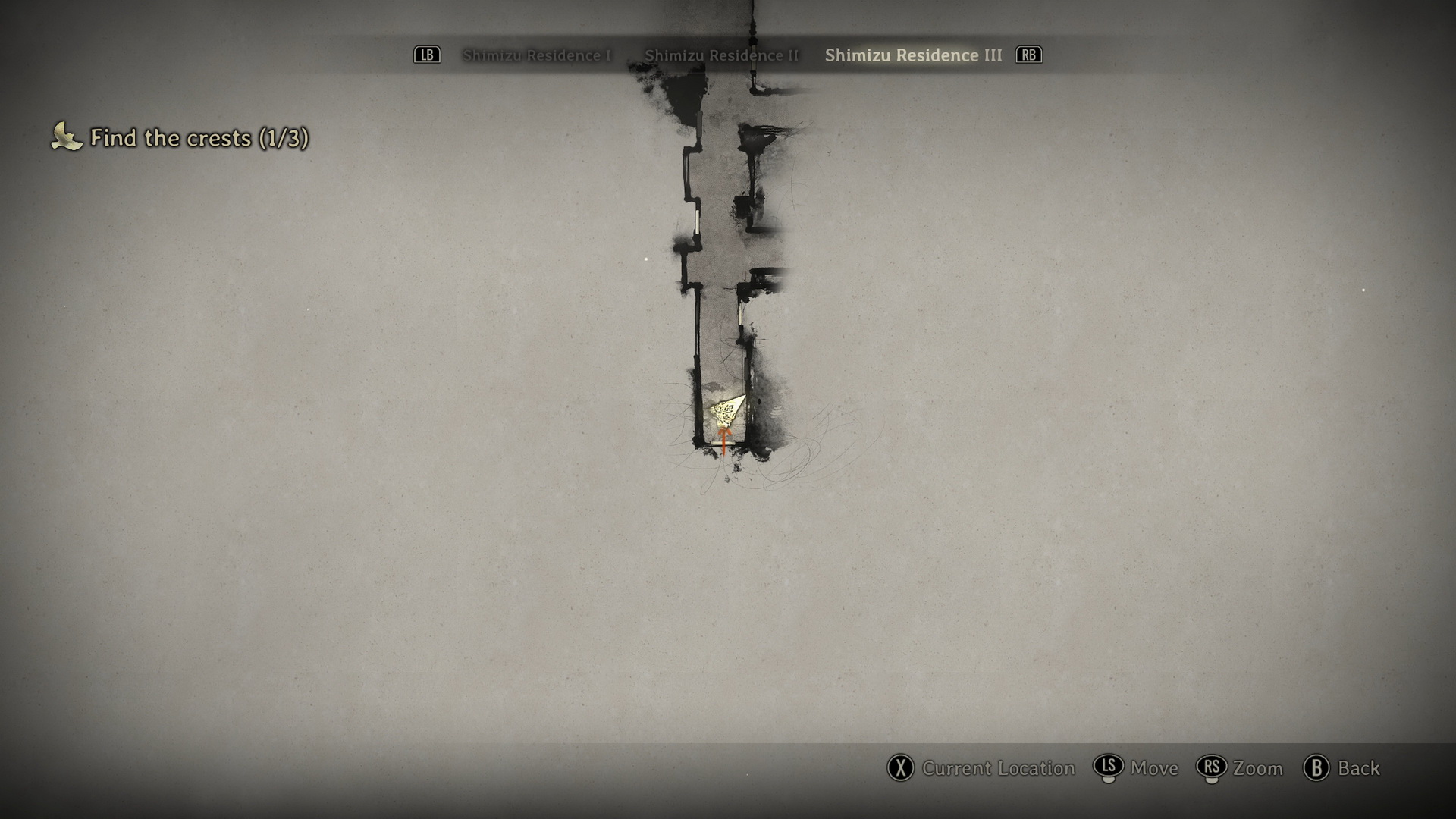Switch to the Shimizu Residence I tab
Image resolution: width=1456 pixels, height=819 pixels.
pyautogui.click(x=536, y=55)
